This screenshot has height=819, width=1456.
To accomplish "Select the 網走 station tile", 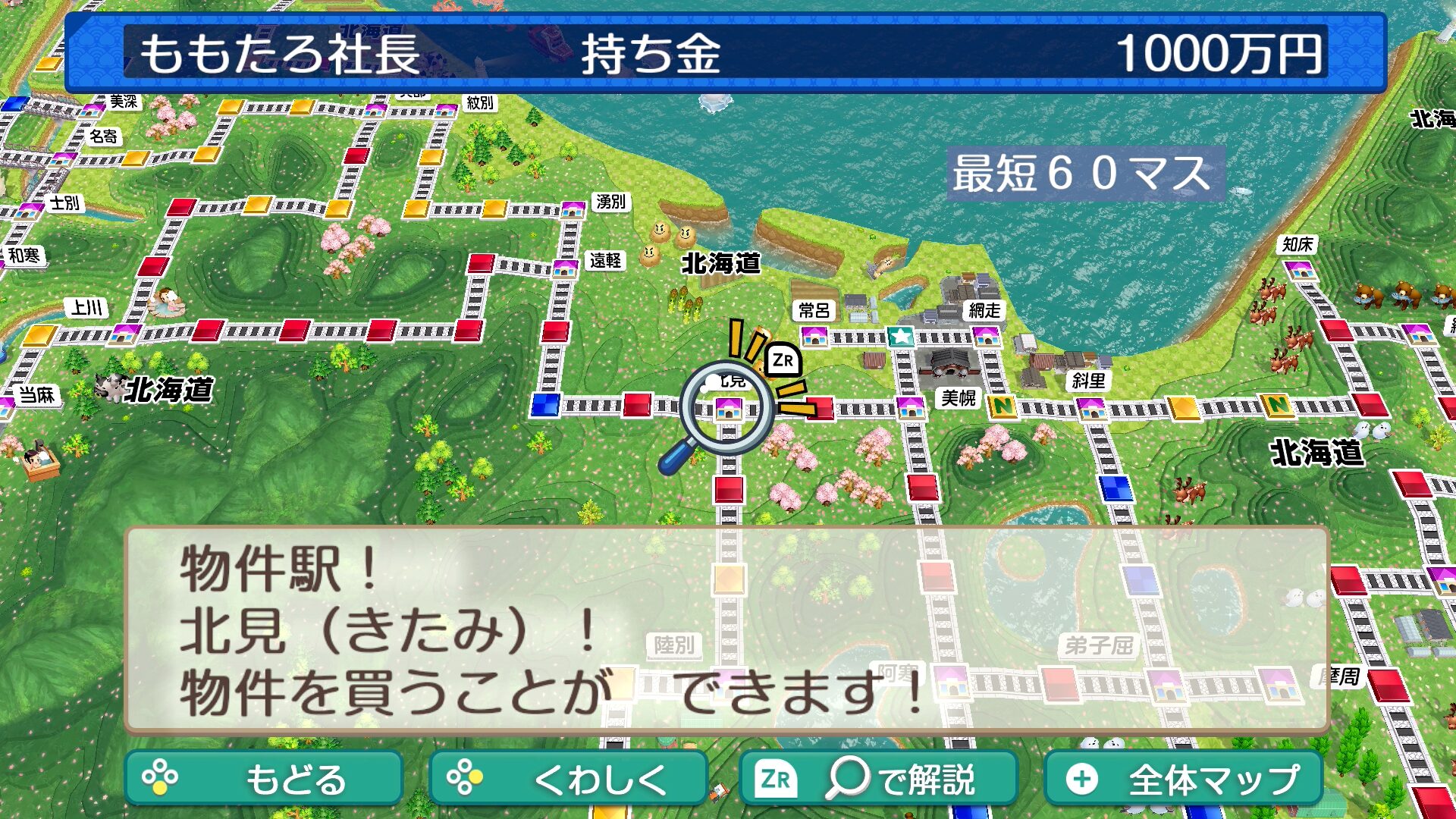I will point(986,336).
